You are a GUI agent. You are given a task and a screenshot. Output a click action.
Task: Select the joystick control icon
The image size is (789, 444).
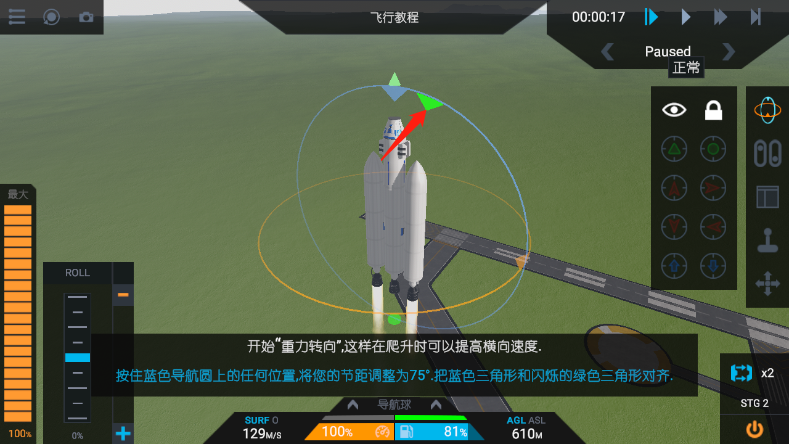tap(767, 242)
